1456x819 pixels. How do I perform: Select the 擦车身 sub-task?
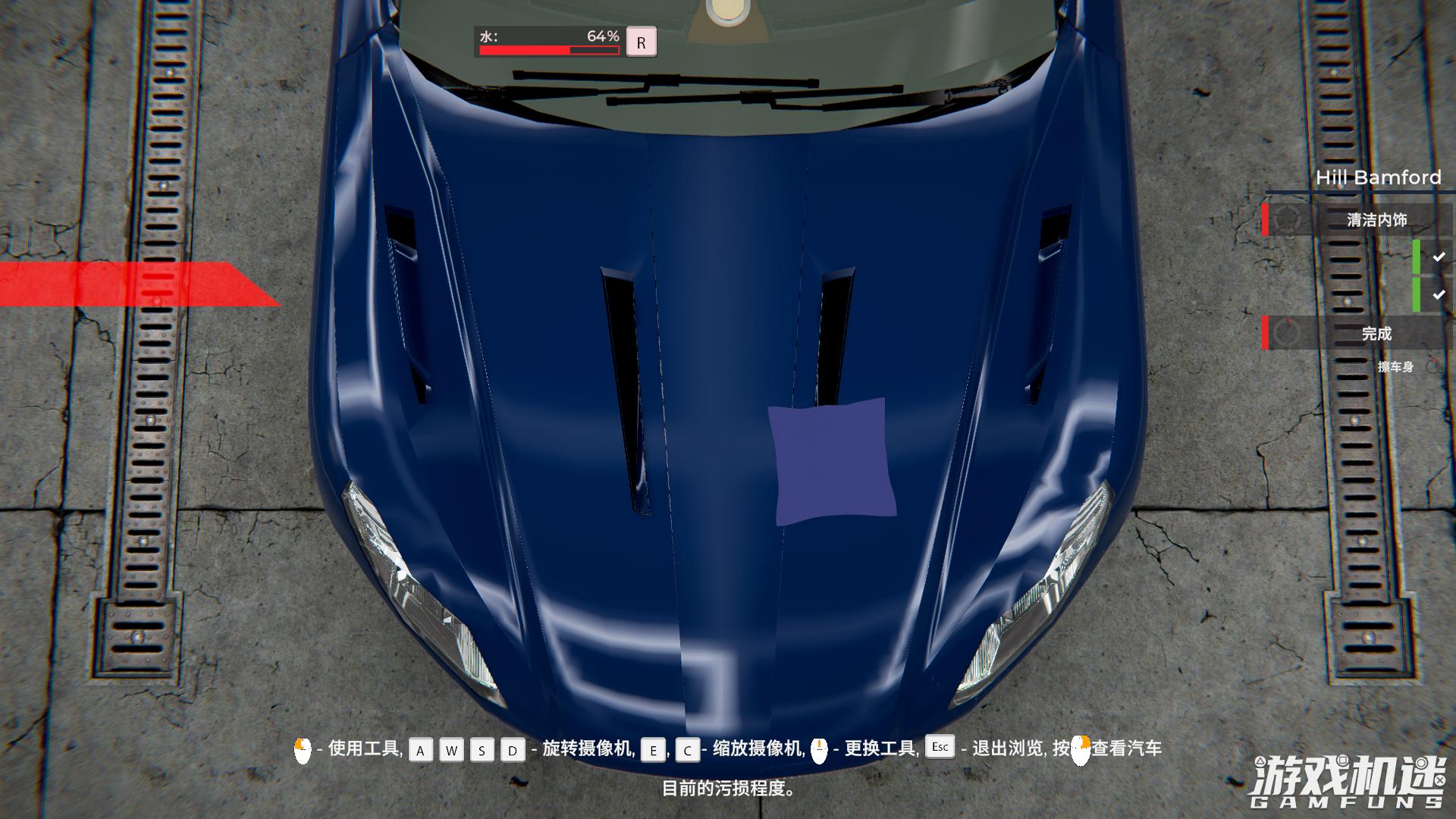pos(1395,367)
